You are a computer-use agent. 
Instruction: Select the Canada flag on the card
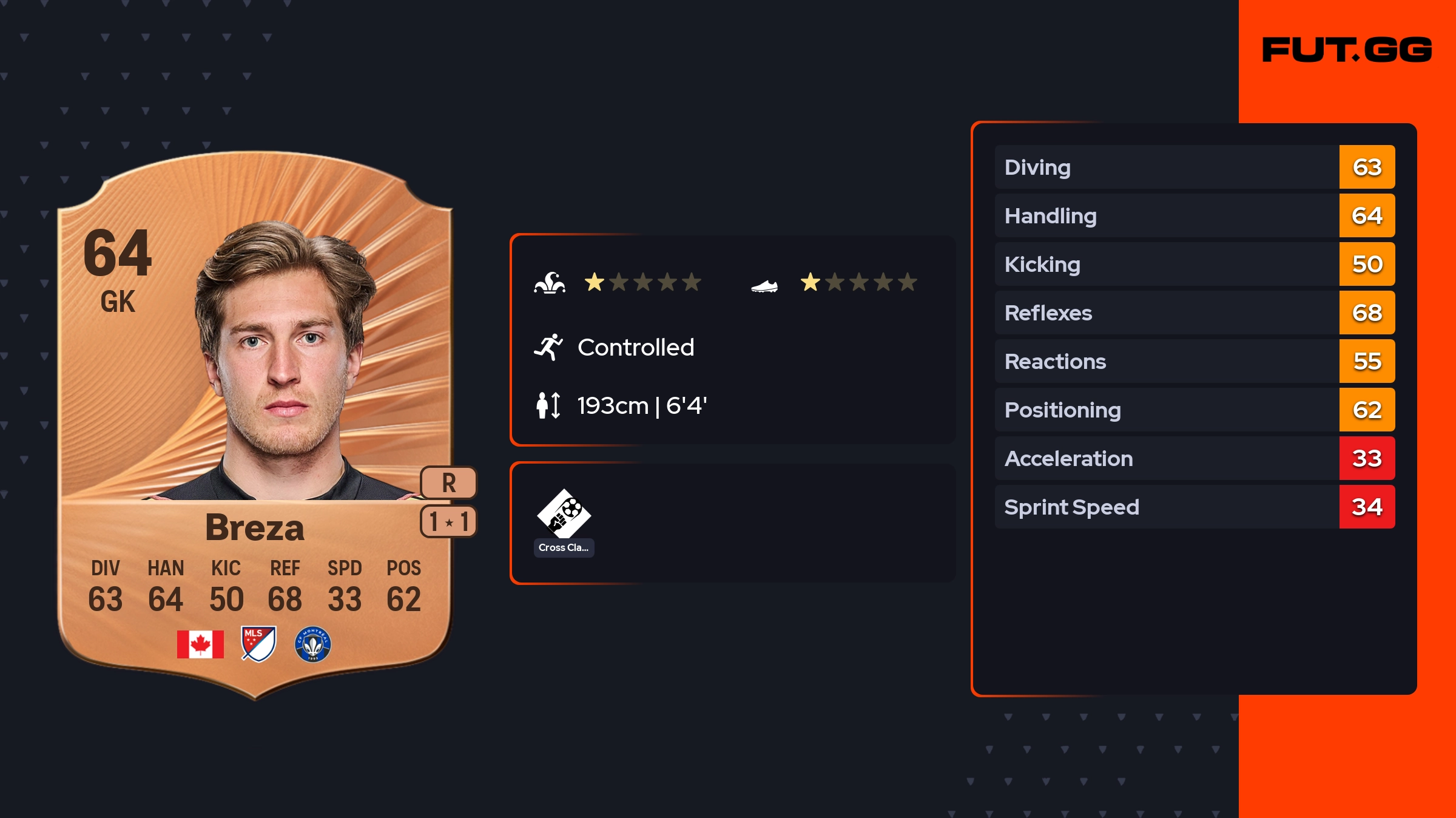coord(200,644)
